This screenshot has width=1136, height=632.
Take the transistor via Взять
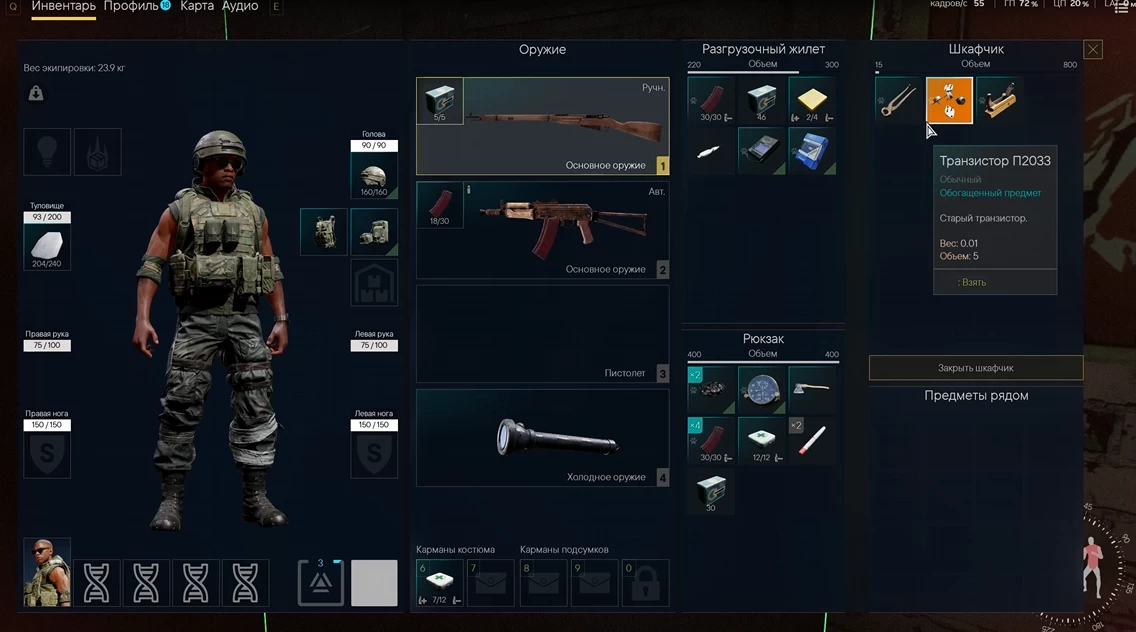point(973,282)
